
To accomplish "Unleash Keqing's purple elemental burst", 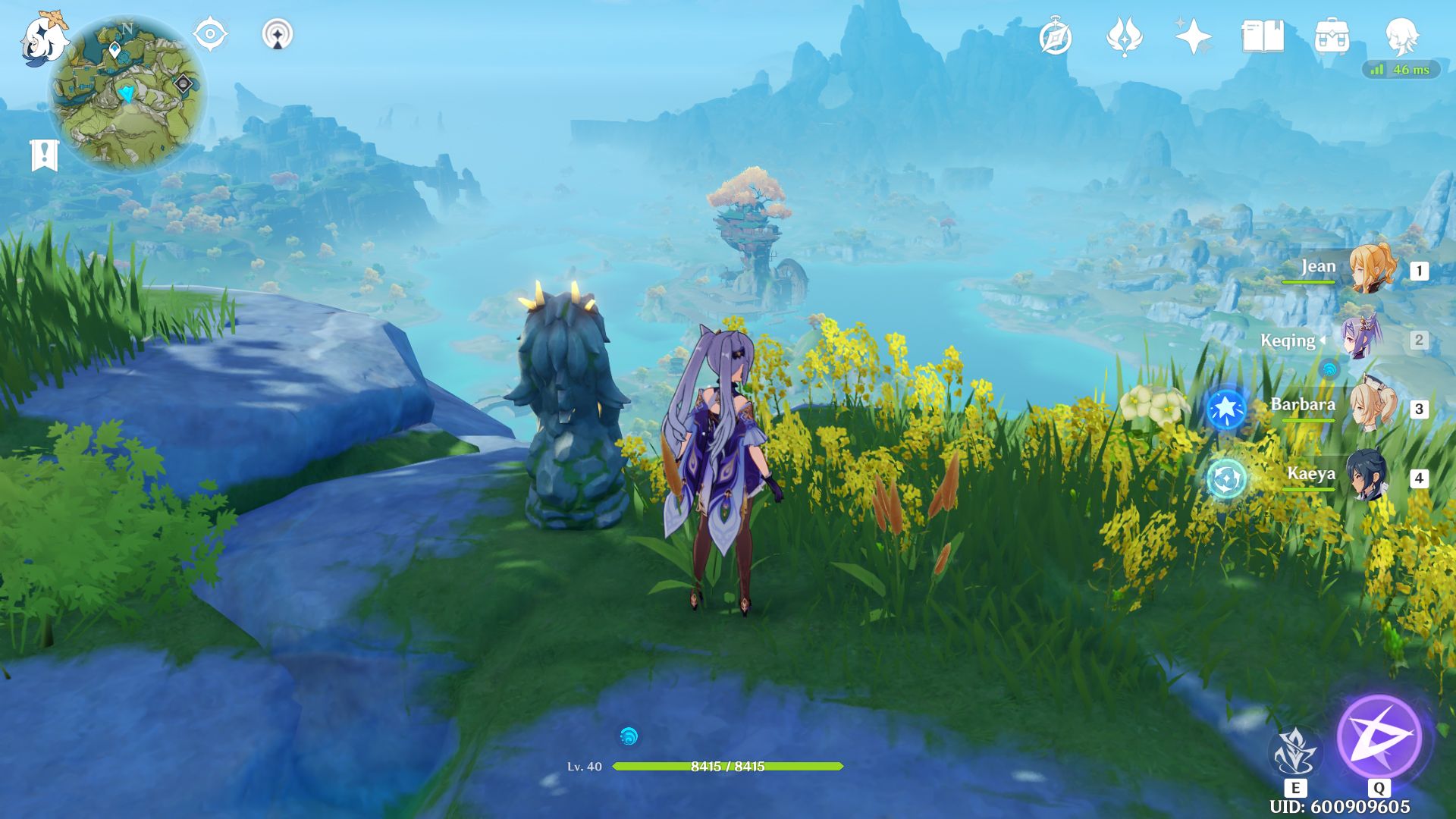I will [x=1379, y=736].
